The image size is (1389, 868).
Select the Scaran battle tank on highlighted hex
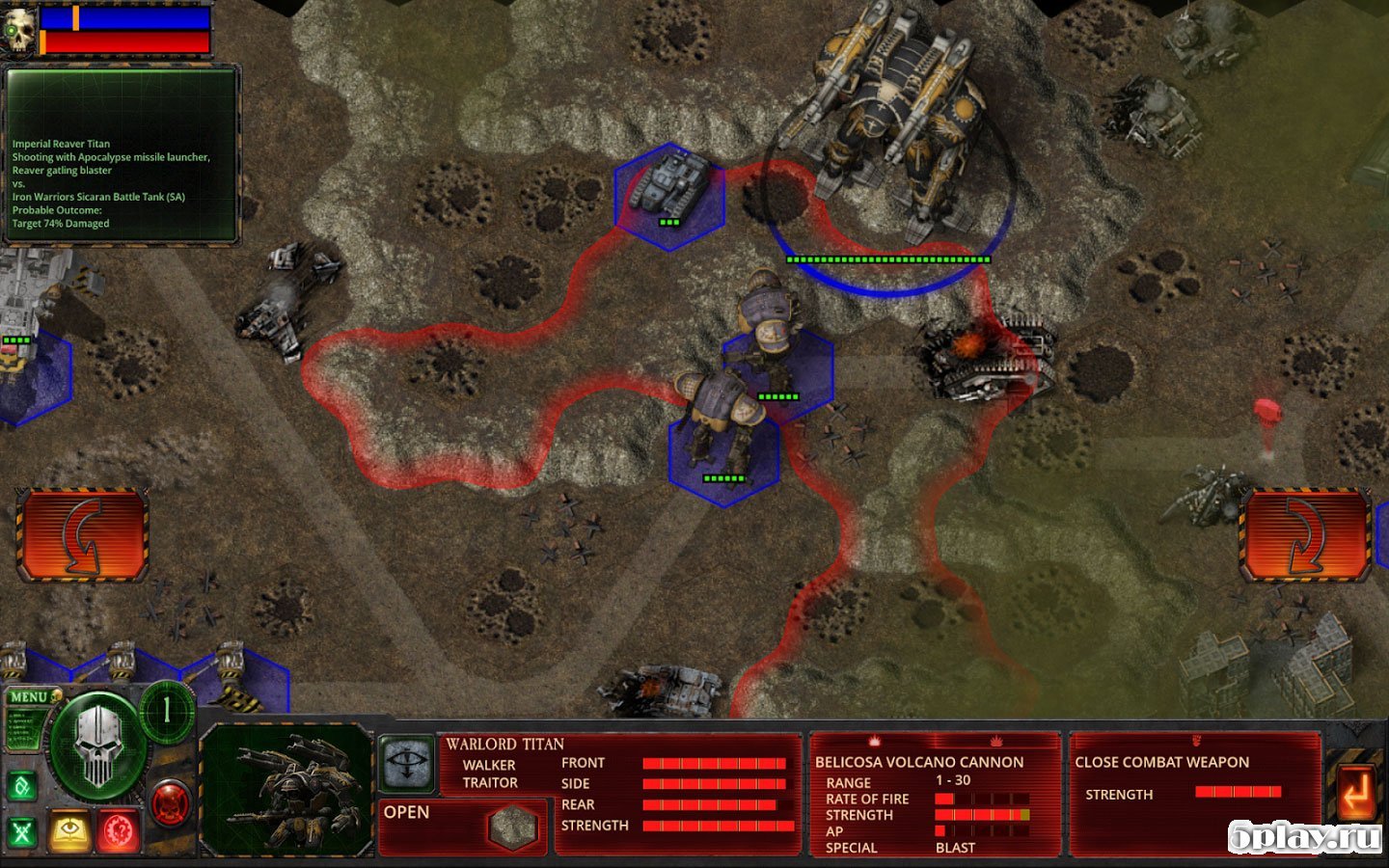(x=670, y=191)
